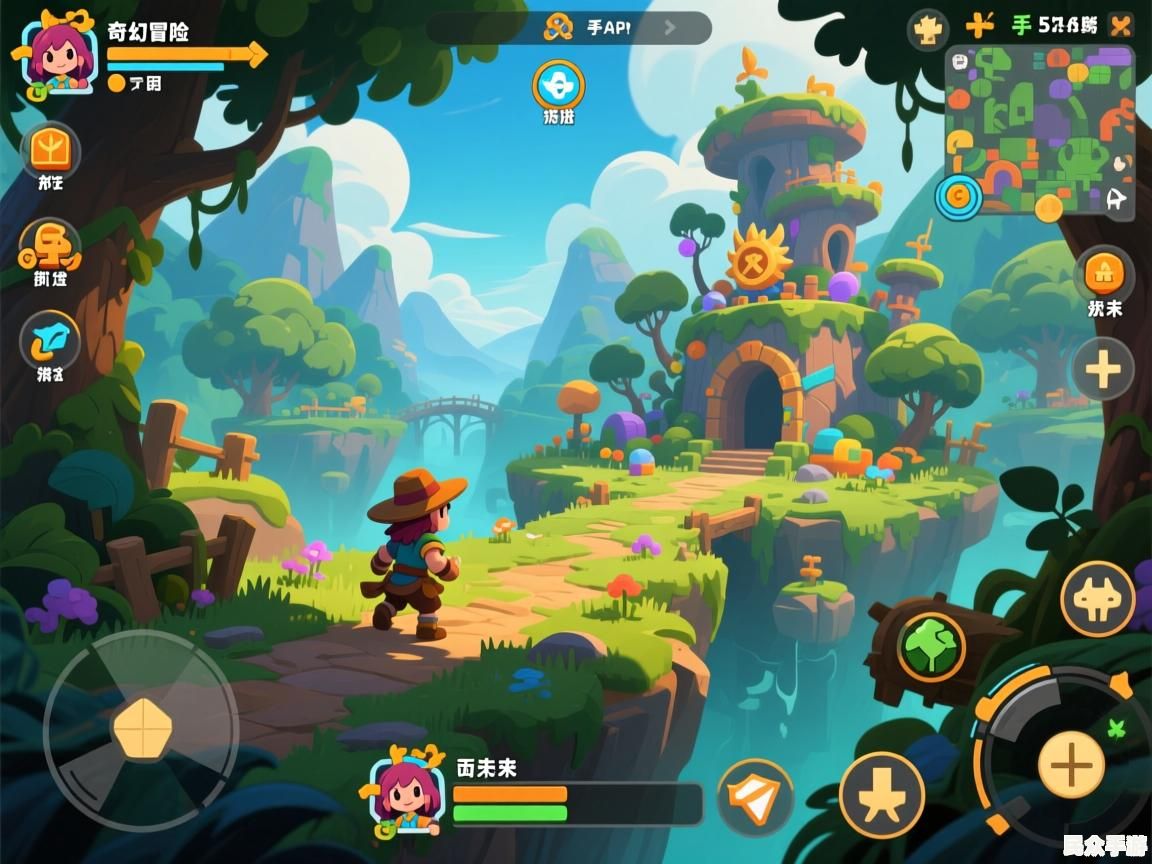The height and width of the screenshot is (864, 1152).
Task: Use the green tree ability on the wooden sign
Action: pos(931,647)
